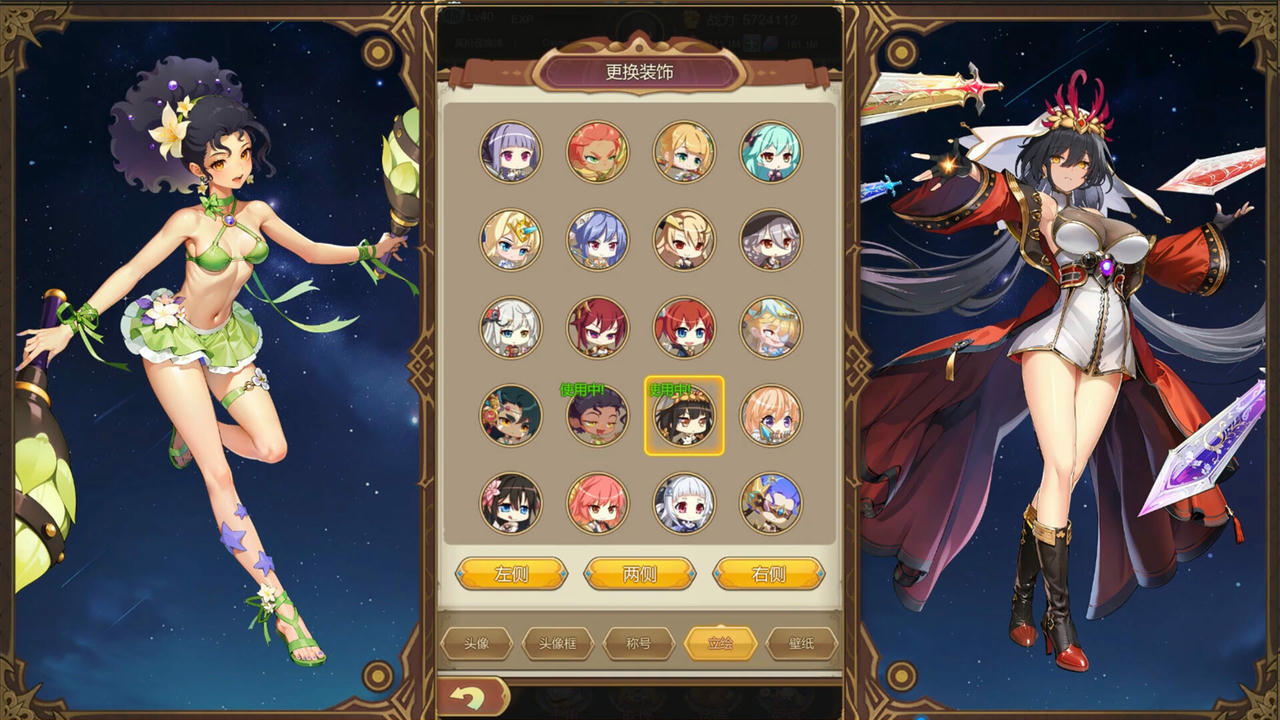The width and height of the screenshot is (1280, 720).
Task: Choose the green-haired character portrait icon
Action: tap(770, 152)
